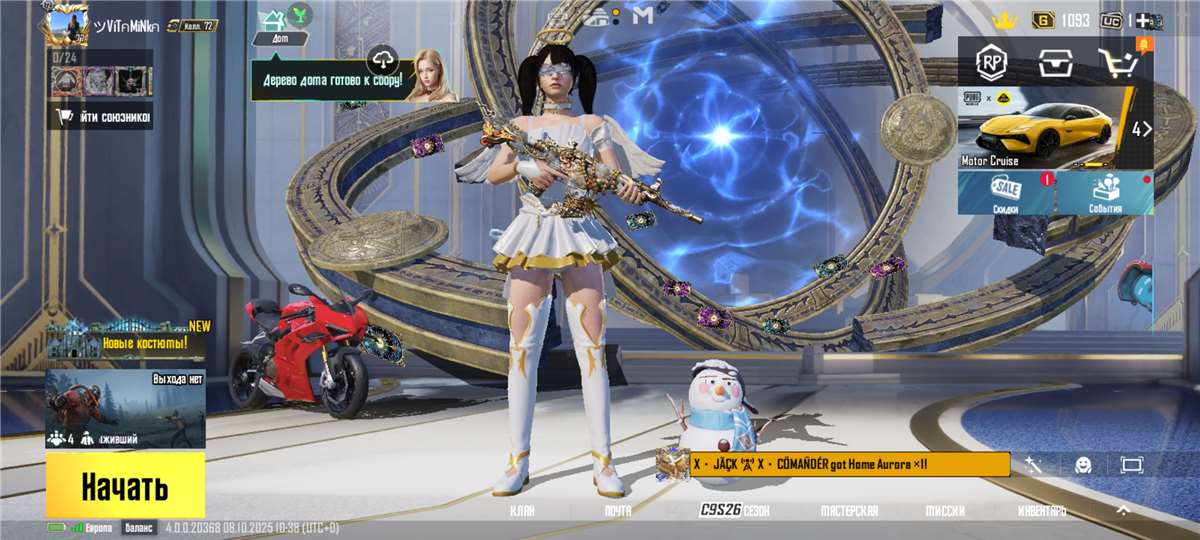Open the C9S26 Сезон tab

pos(733,511)
